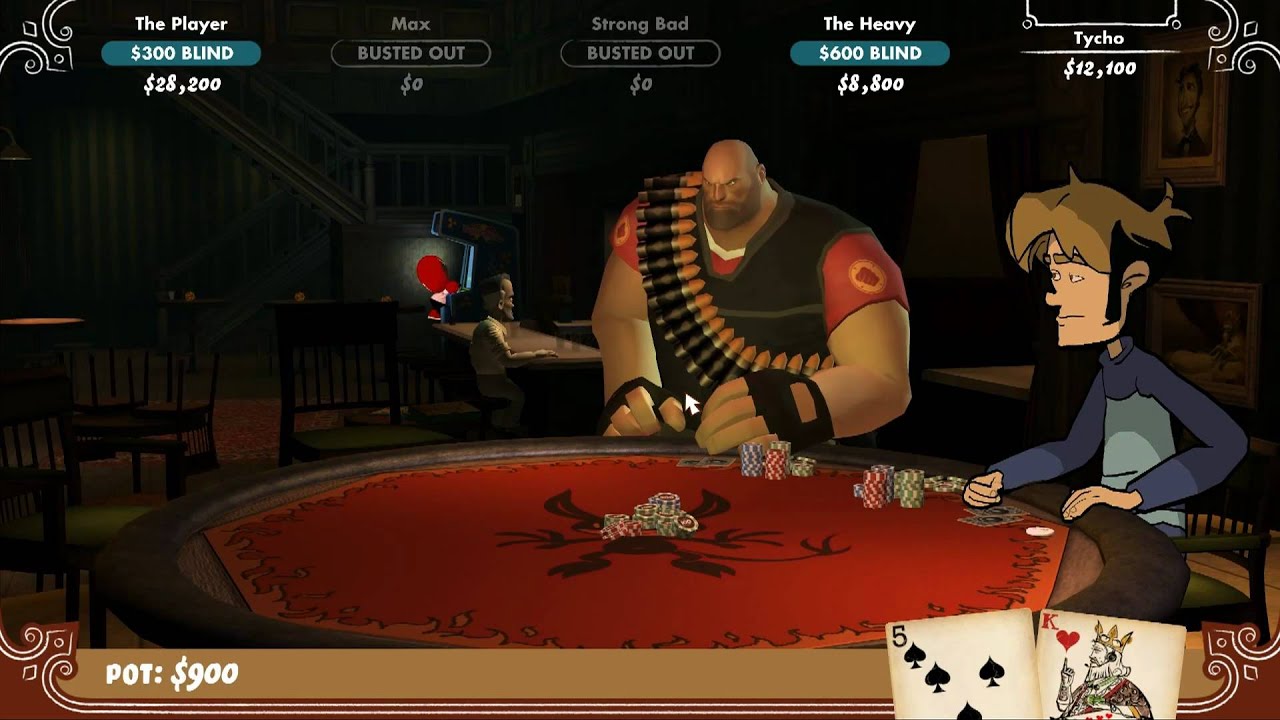Click Max's busted out panel

(x=411, y=53)
